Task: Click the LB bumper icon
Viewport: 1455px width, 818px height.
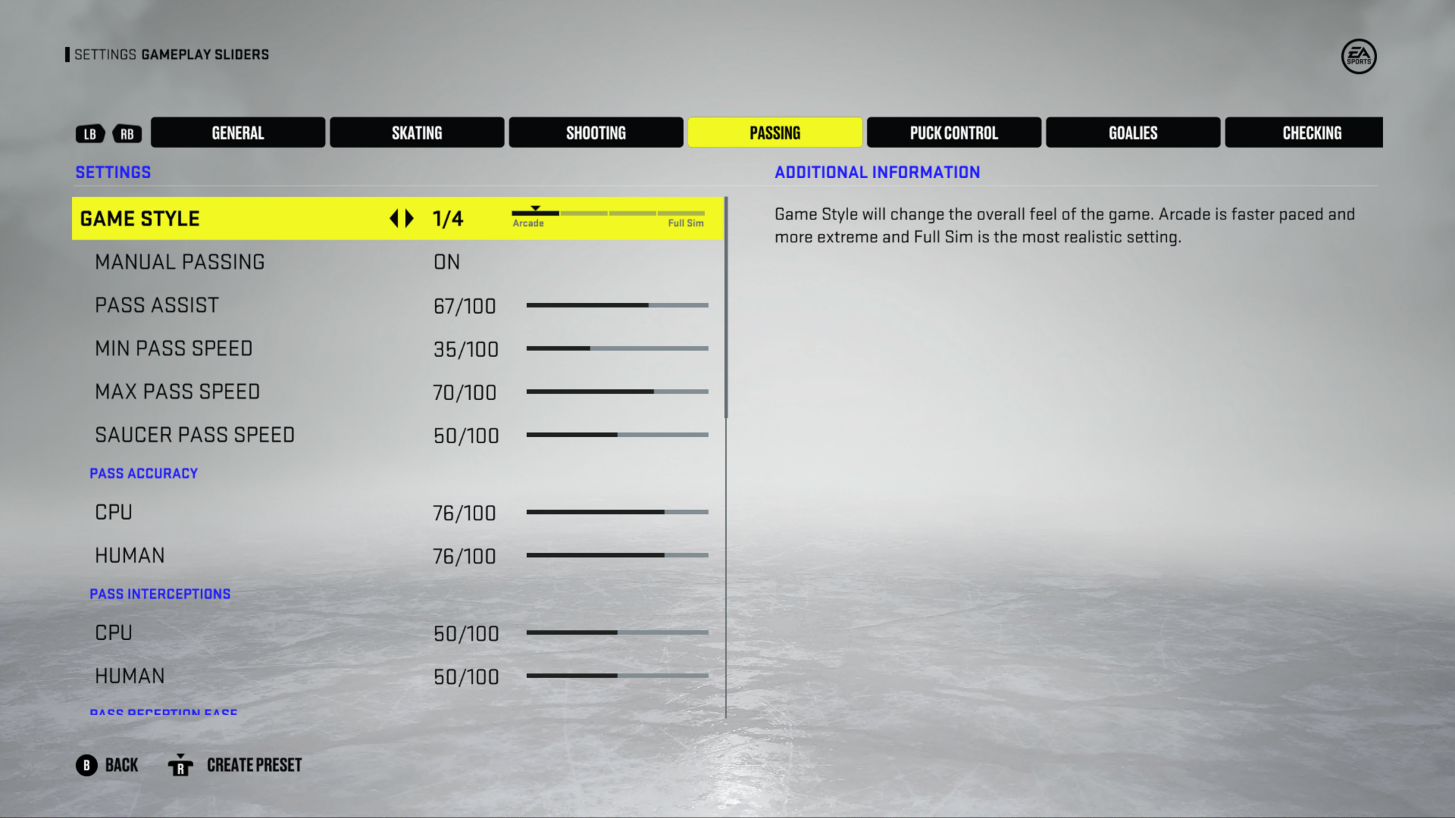Action: click(90, 132)
